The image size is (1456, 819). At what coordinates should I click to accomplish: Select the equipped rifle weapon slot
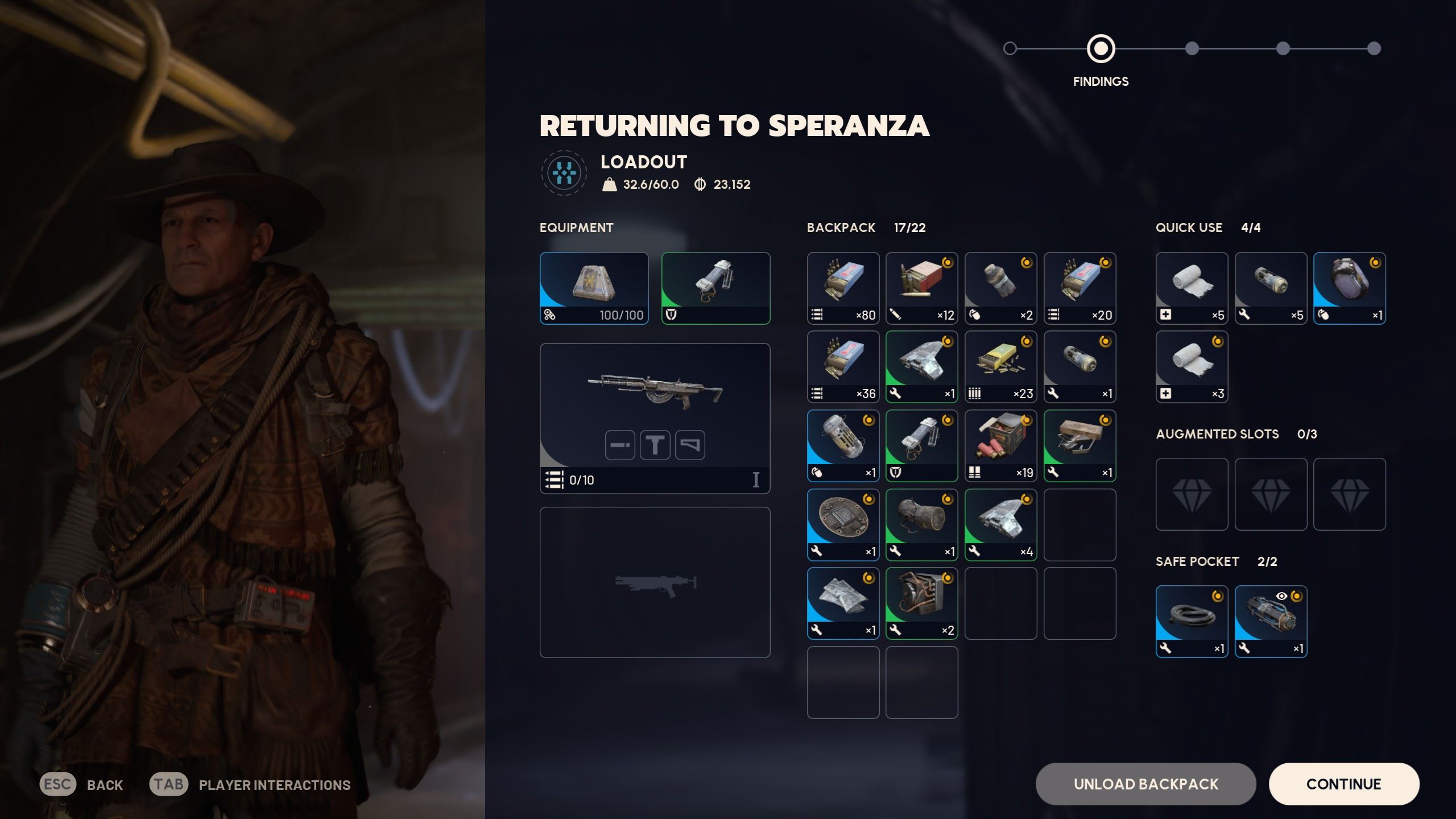pos(655,418)
